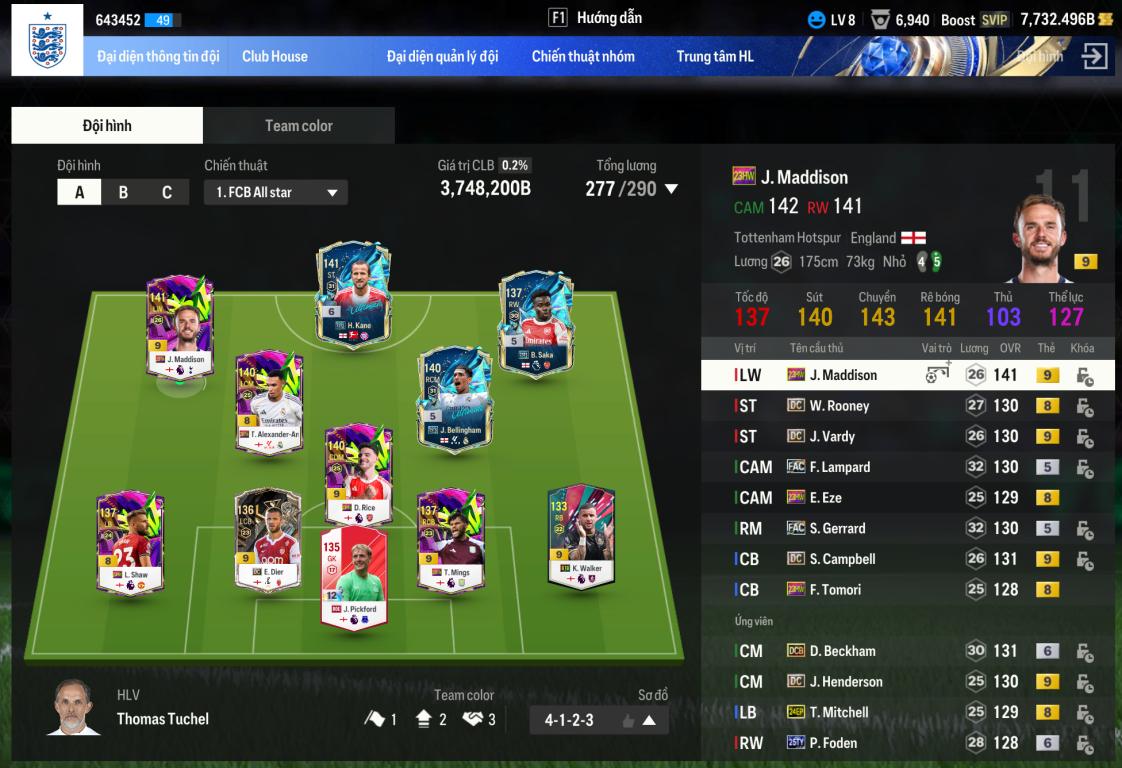Screen dimensions: 1122x768
Task: Switch to the Team color tab
Action: [x=298, y=126]
